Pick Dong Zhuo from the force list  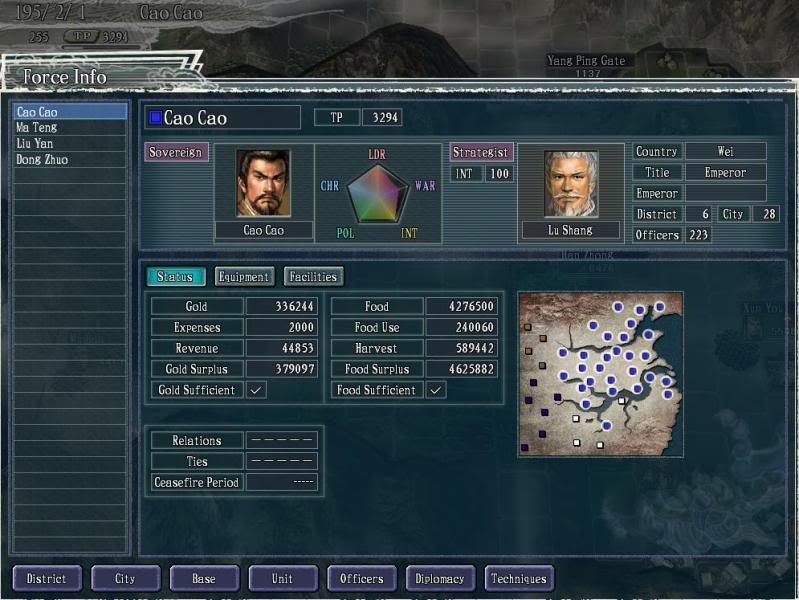click(x=69, y=160)
